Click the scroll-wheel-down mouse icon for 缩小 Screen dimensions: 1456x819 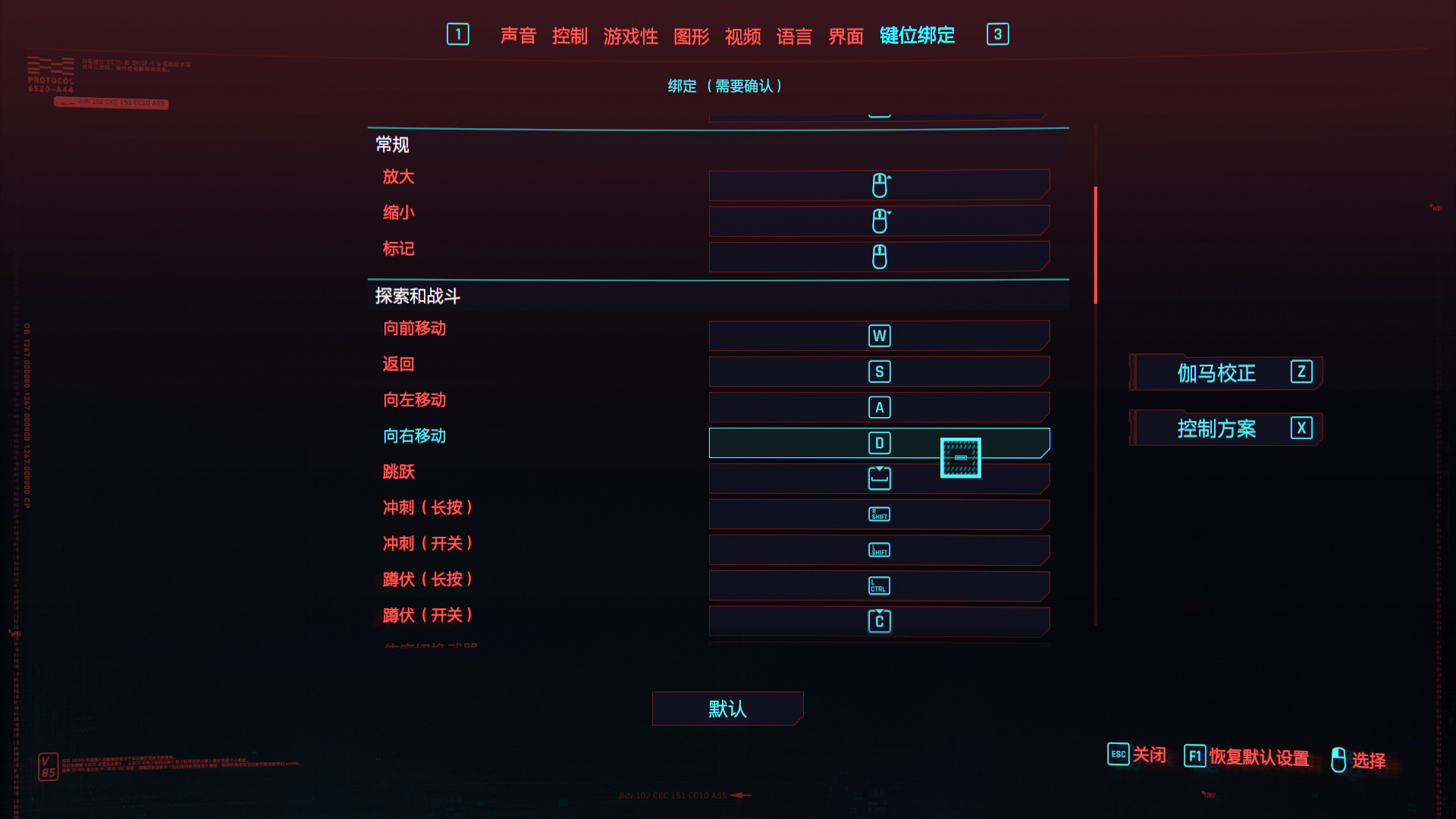tap(879, 220)
